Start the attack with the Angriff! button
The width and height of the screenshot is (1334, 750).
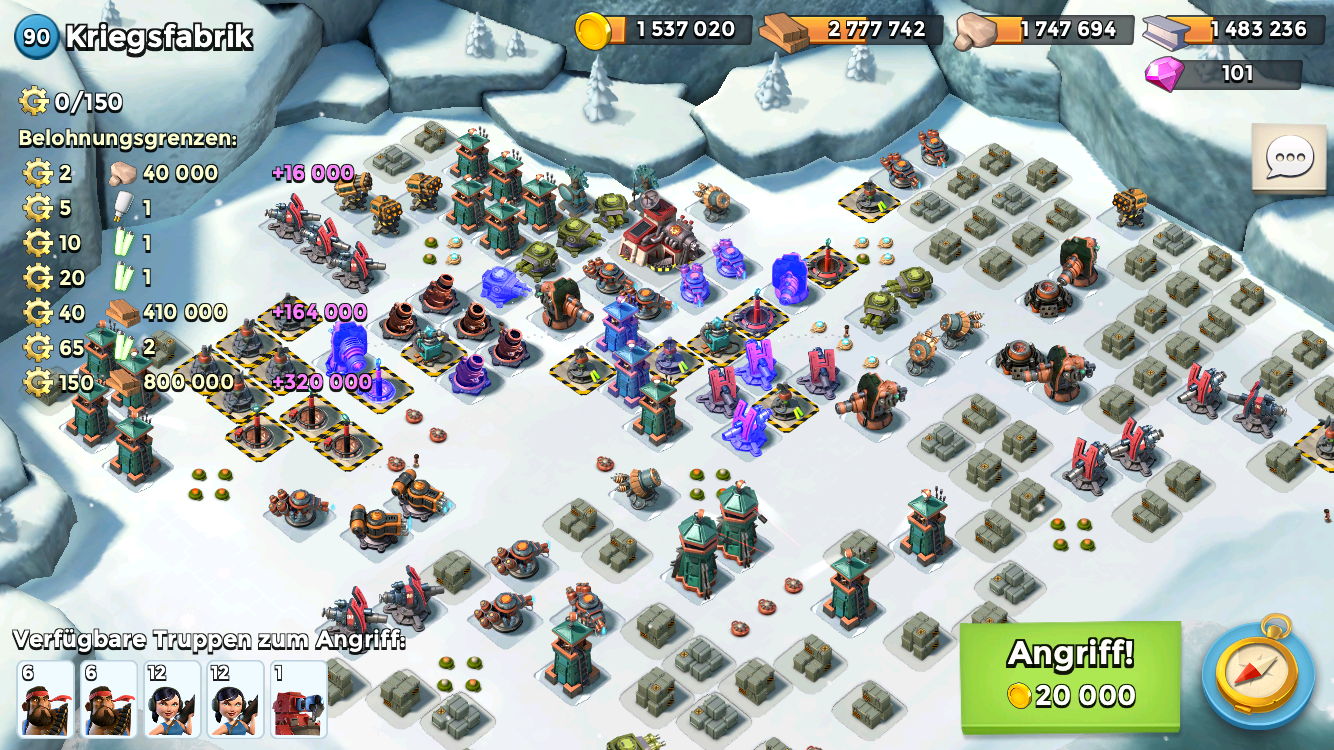pyautogui.click(x=1070, y=675)
